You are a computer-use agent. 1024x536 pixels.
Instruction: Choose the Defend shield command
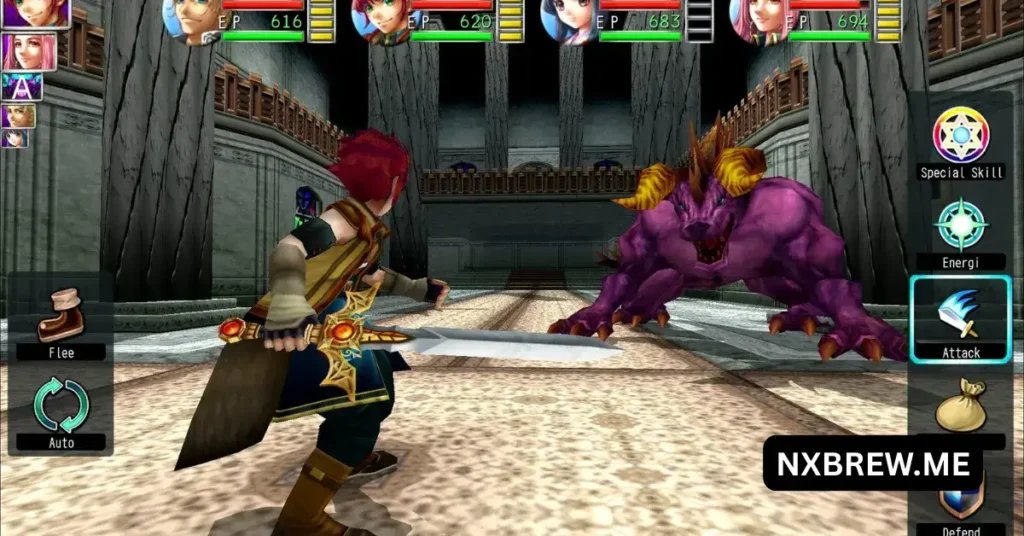[x=960, y=498]
